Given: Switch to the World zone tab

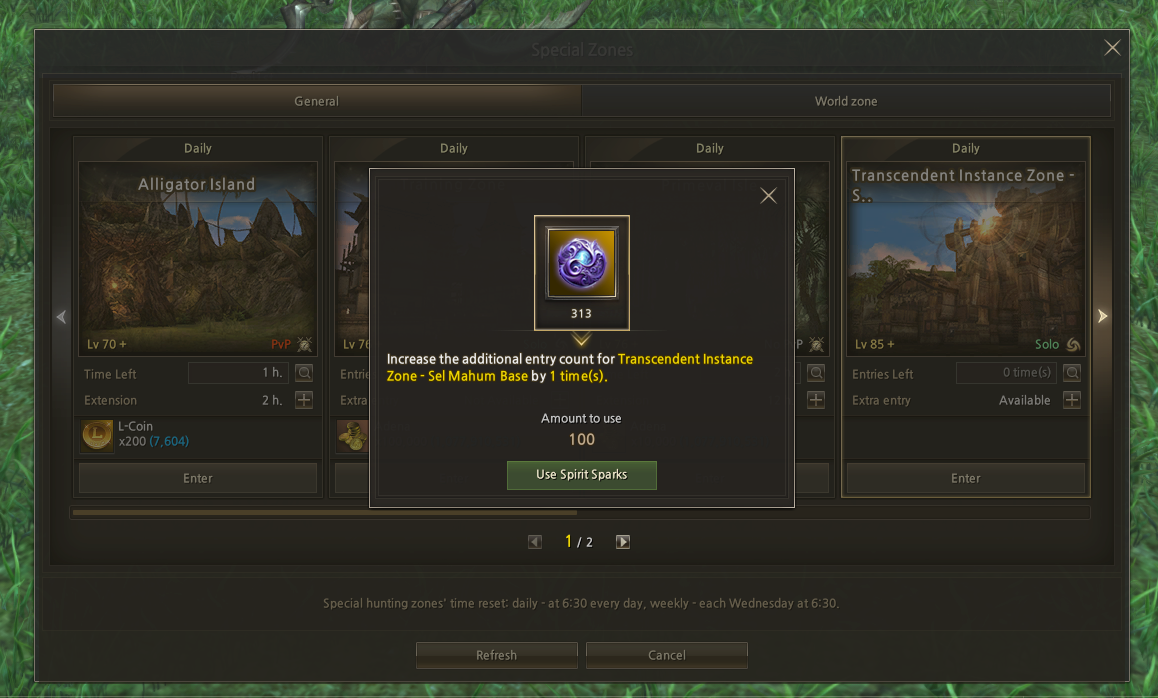Looking at the screenshot, I should click(845, 101).
